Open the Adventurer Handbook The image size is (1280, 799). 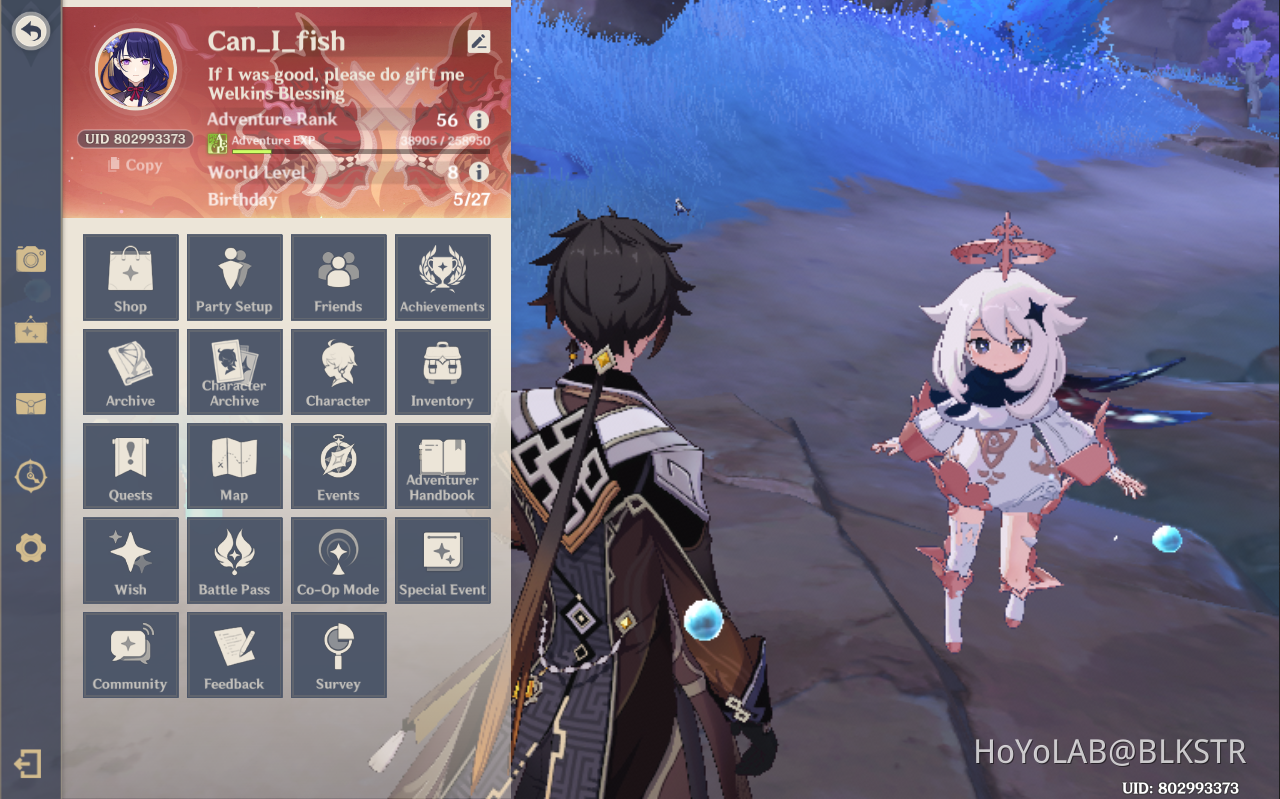coord(442,466)
